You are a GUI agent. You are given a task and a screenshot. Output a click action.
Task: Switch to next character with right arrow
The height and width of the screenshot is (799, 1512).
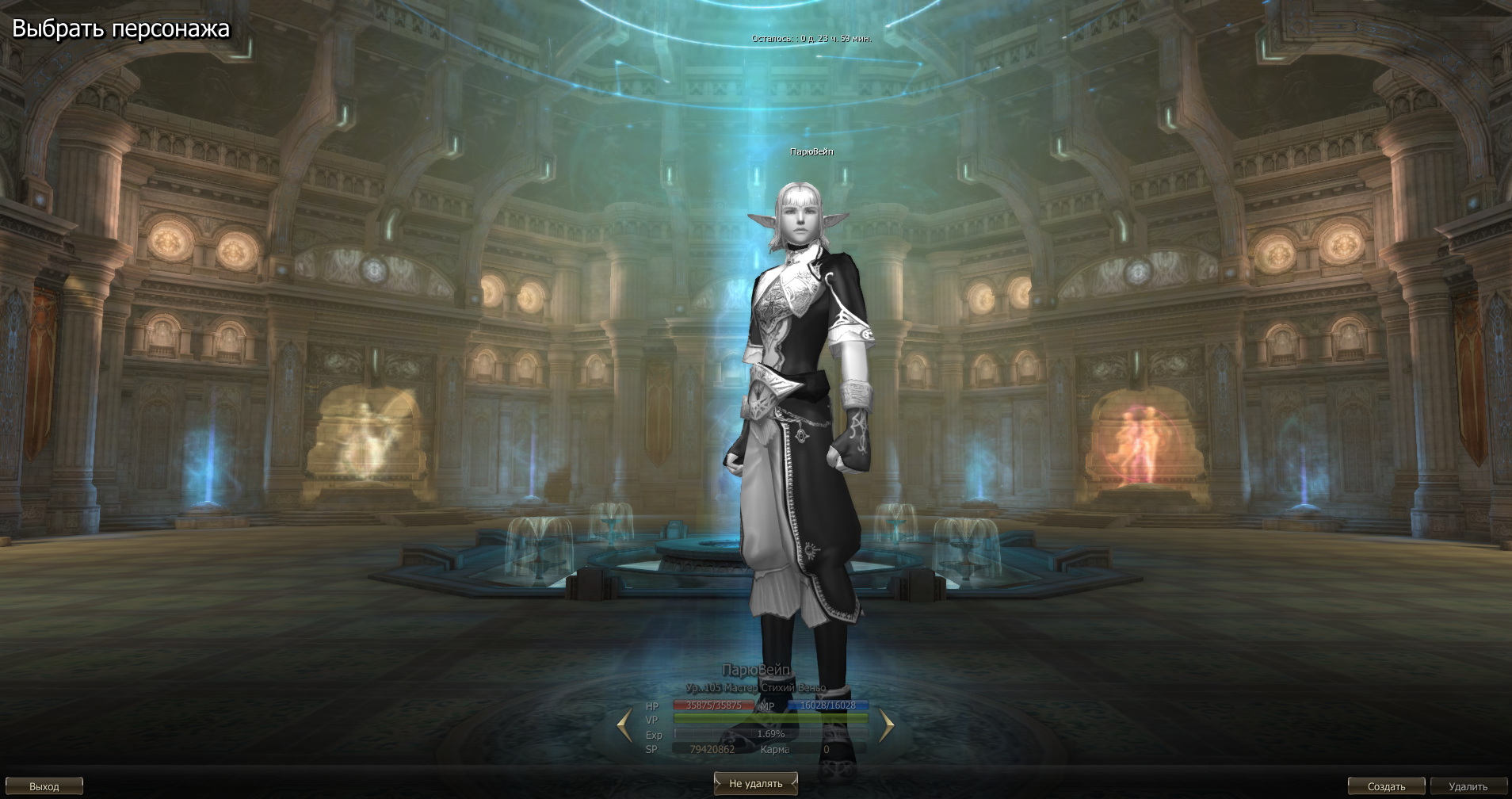(x=886, y=724)
